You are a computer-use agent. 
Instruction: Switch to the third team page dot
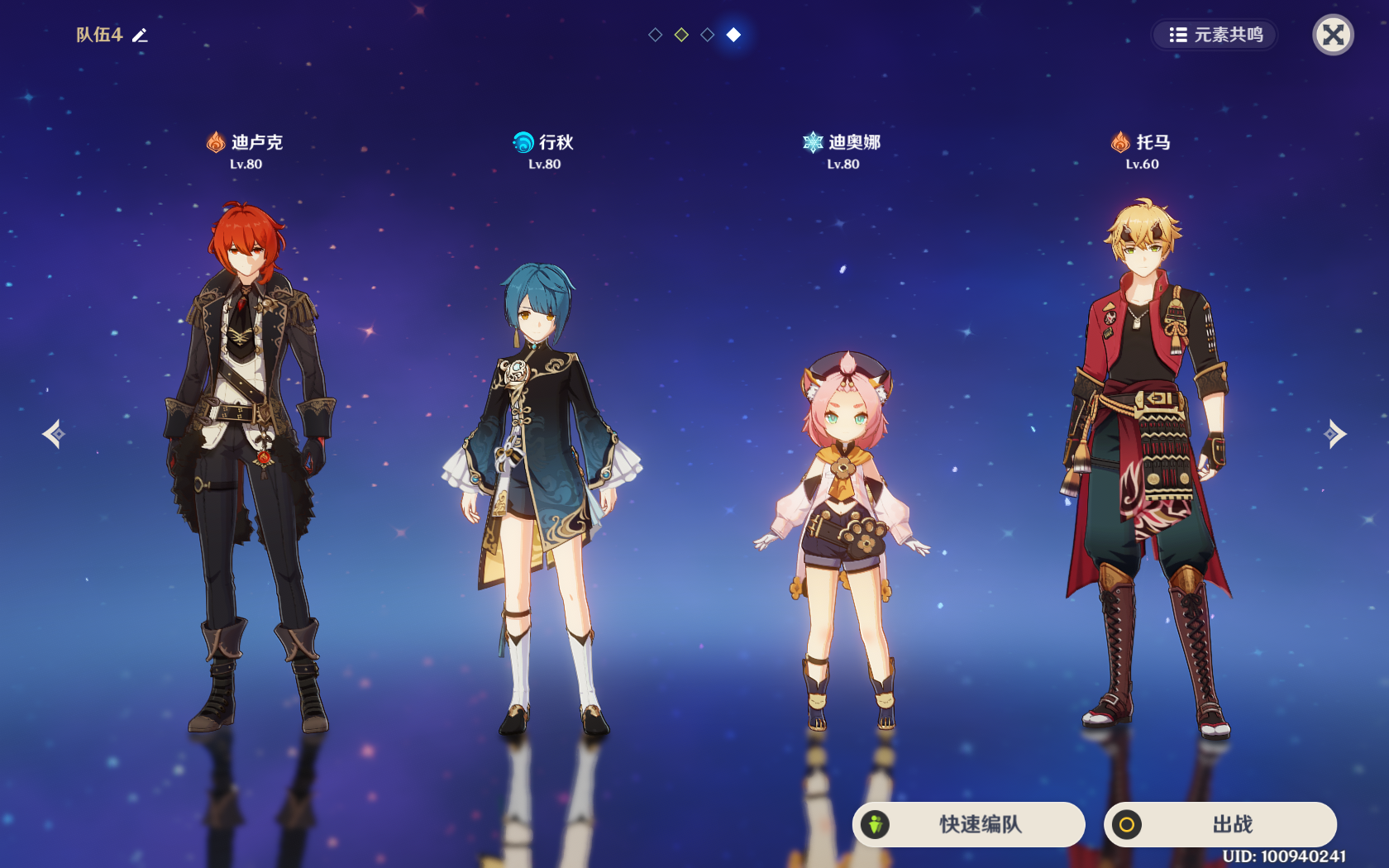click(x=708, y=35)
